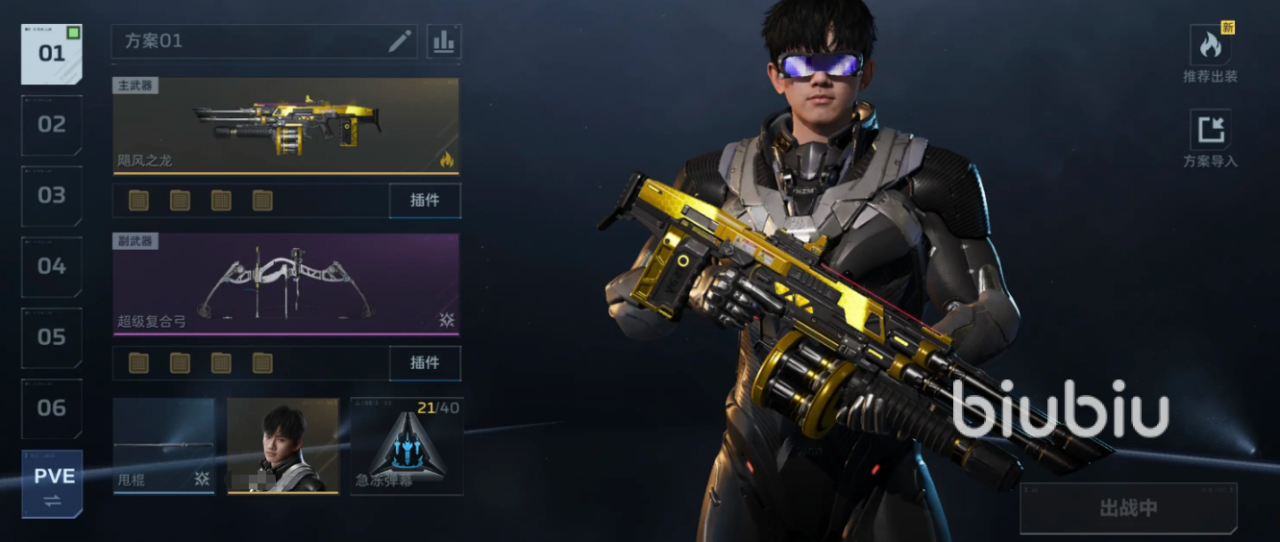Open the loadout statistics chart
Screen dimensions: 1280x542
[443, 41]
